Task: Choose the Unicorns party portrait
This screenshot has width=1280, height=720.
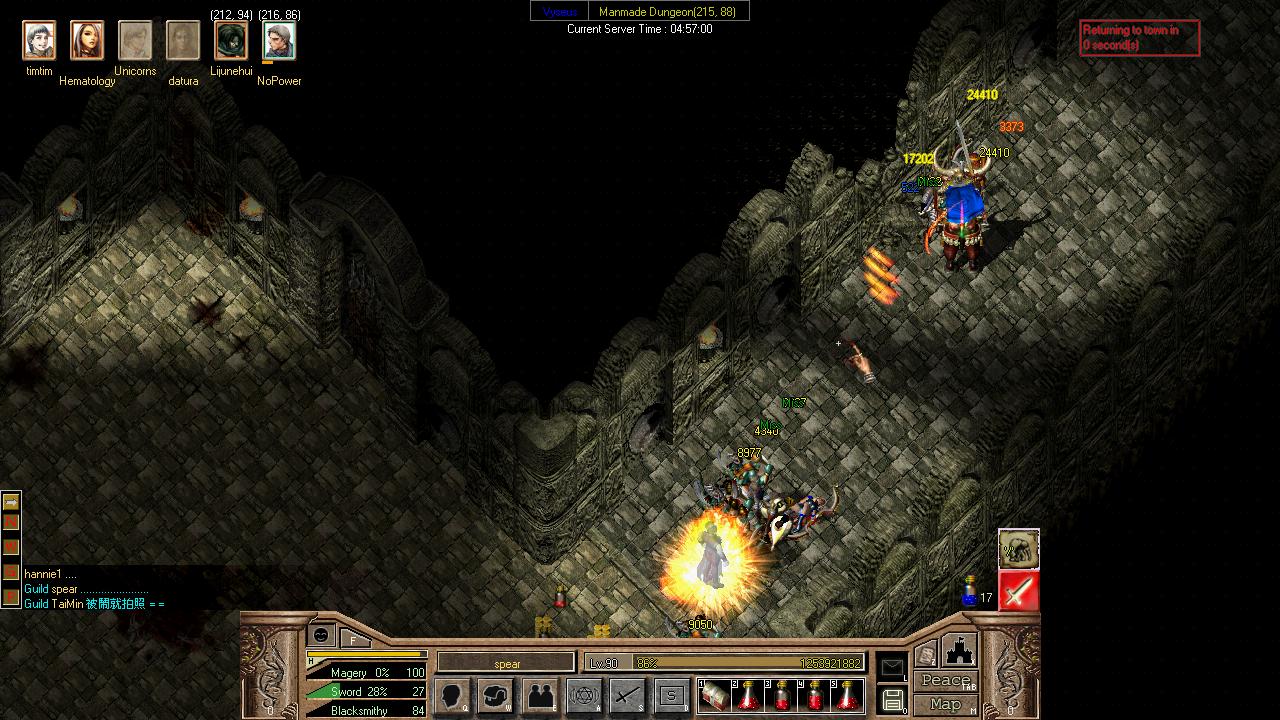Action: (x=135, y=41)
